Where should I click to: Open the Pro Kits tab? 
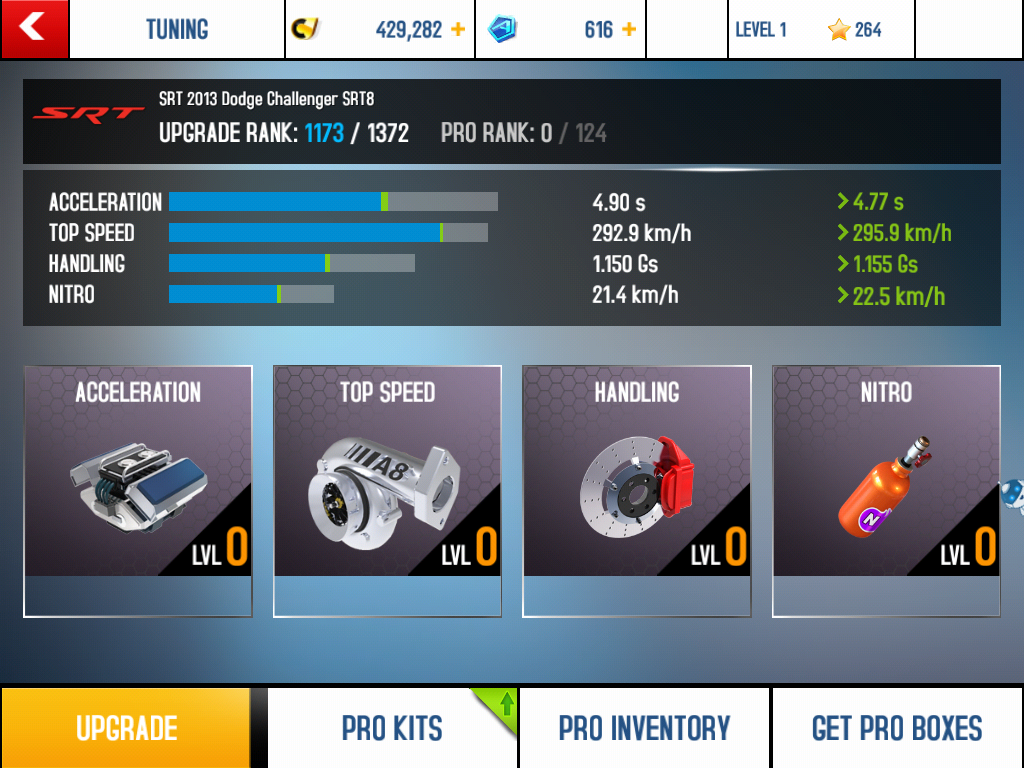click(392, 728)
